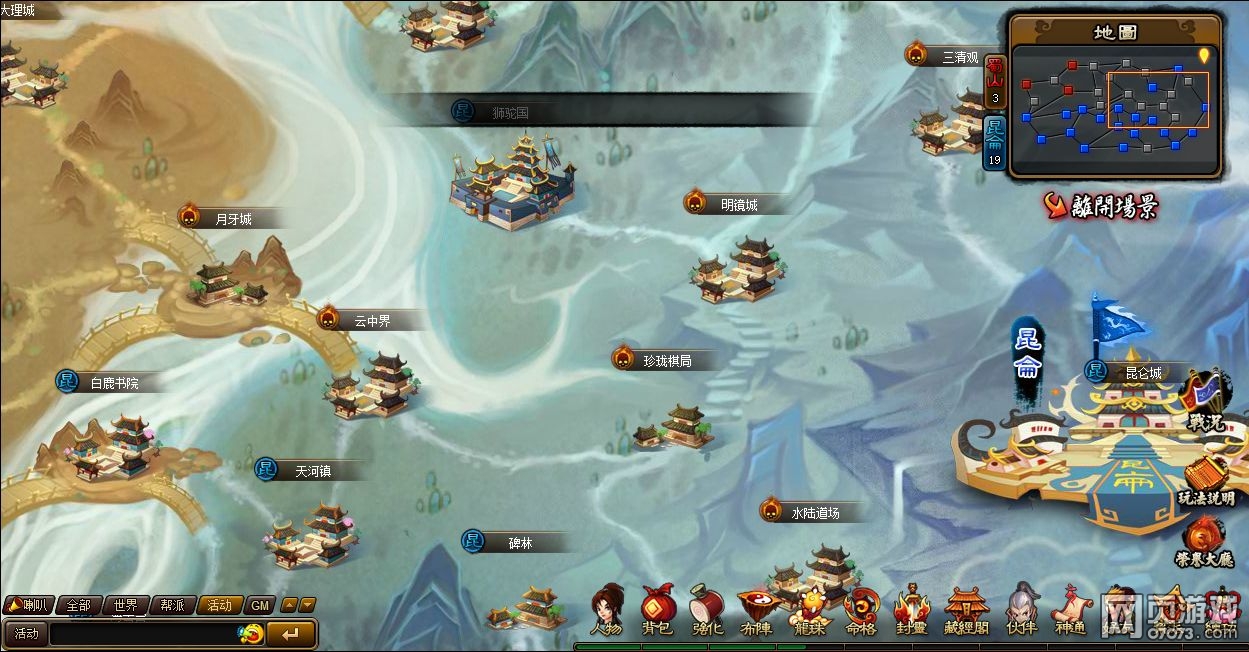This screenshot has width=1249, height=652.
Task: Open the 命格 destiny menu
Action: pyautogui.click(x=861, y=608)
